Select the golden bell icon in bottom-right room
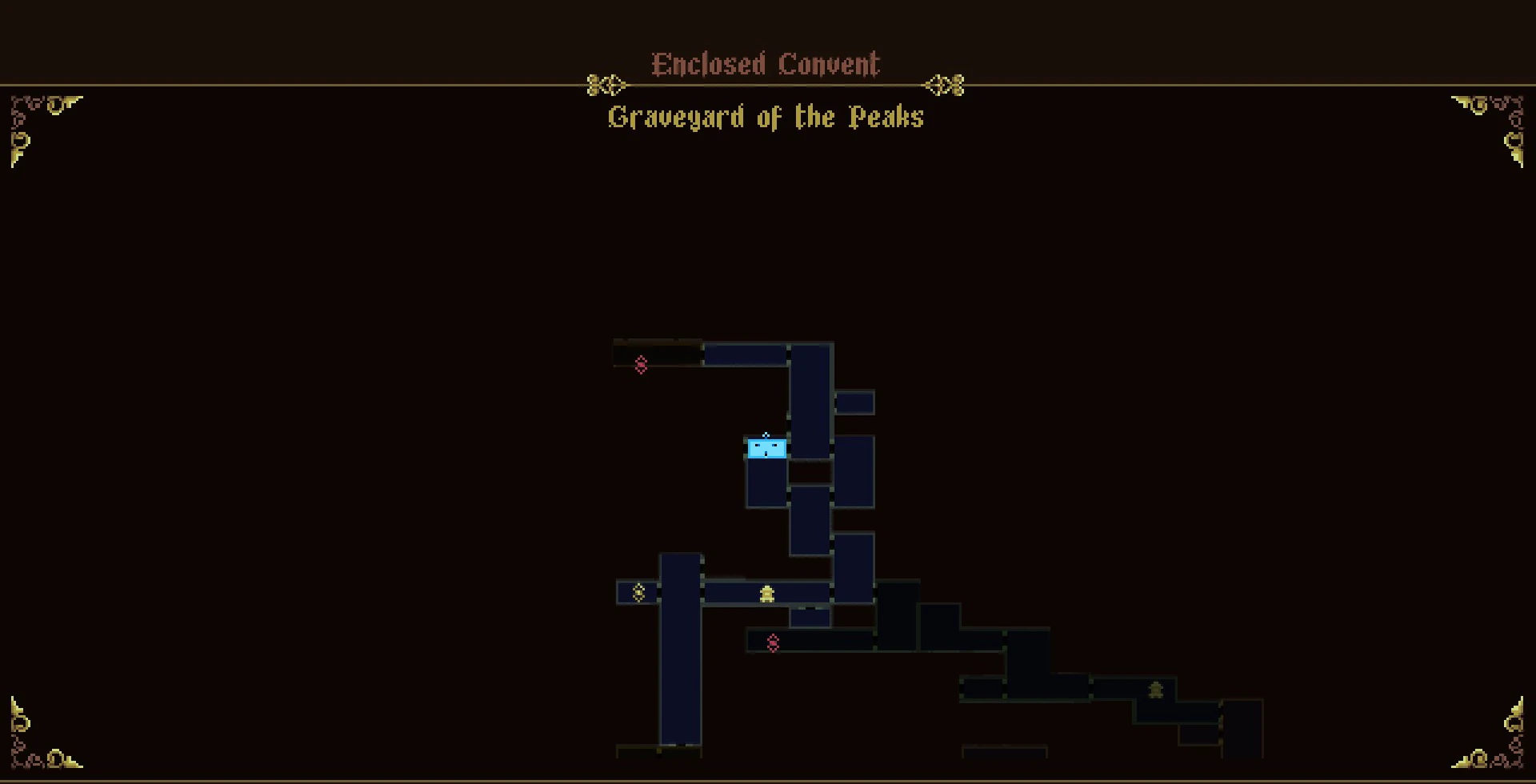1536x784 pixels. 1155,688
